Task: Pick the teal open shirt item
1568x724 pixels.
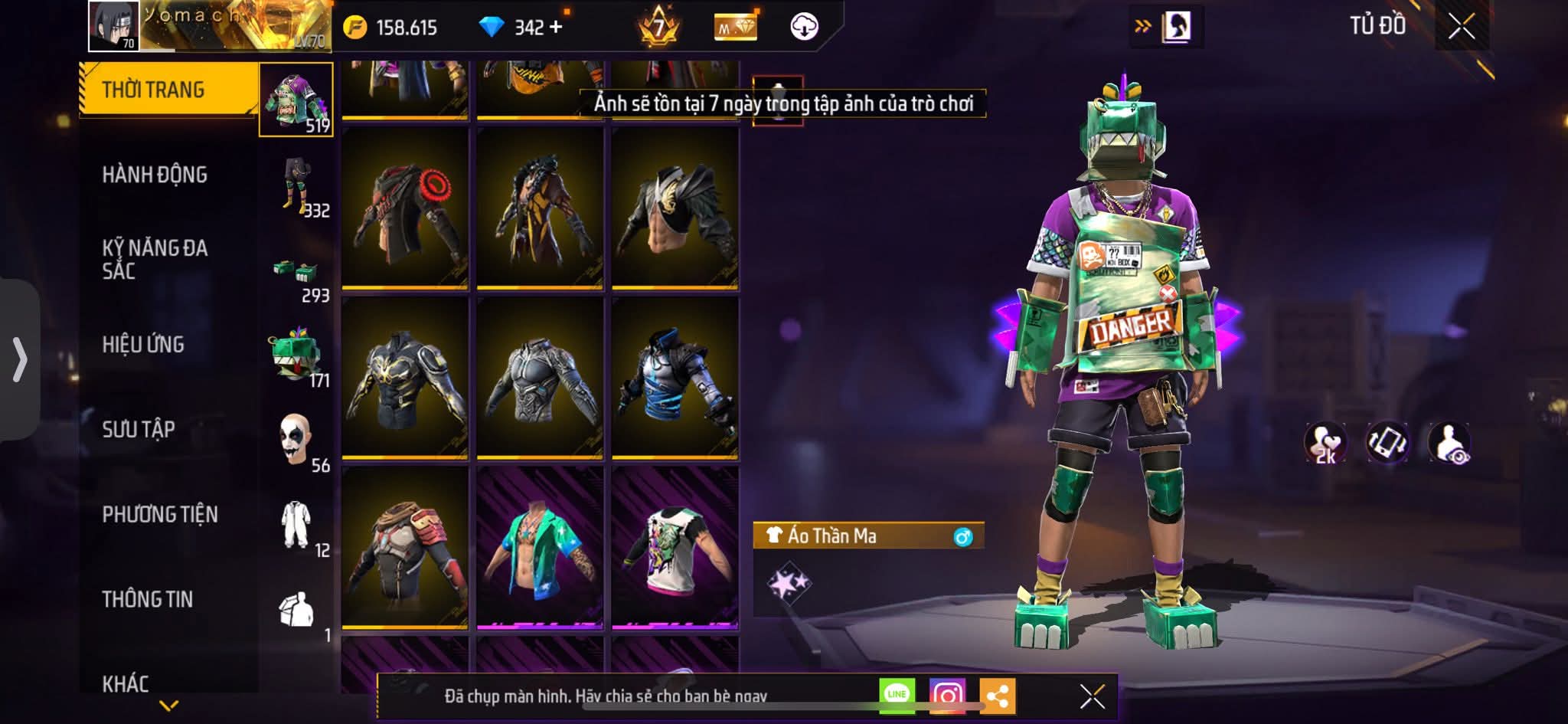Action: click(540, 548)
